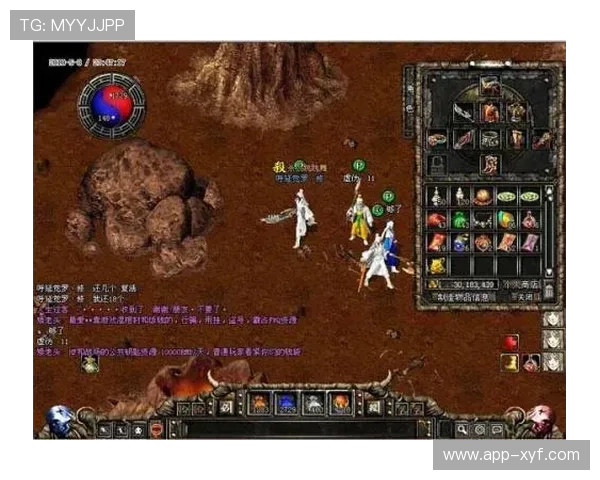Pick the gold ingot item in inventory
600x480 pixels.
coord(438,265)
